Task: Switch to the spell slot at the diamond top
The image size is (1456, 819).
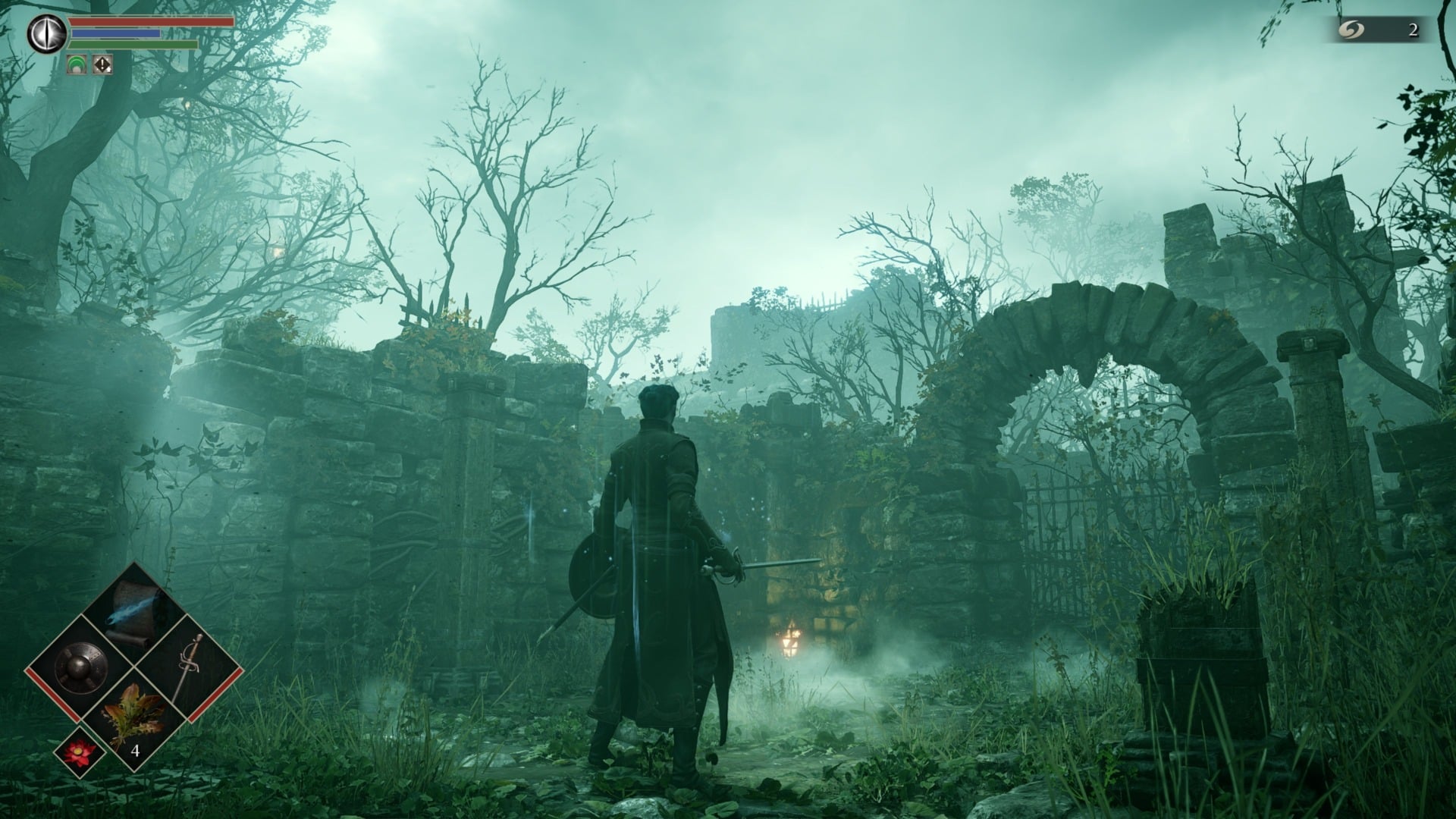Action: click(x=130, y=614)
